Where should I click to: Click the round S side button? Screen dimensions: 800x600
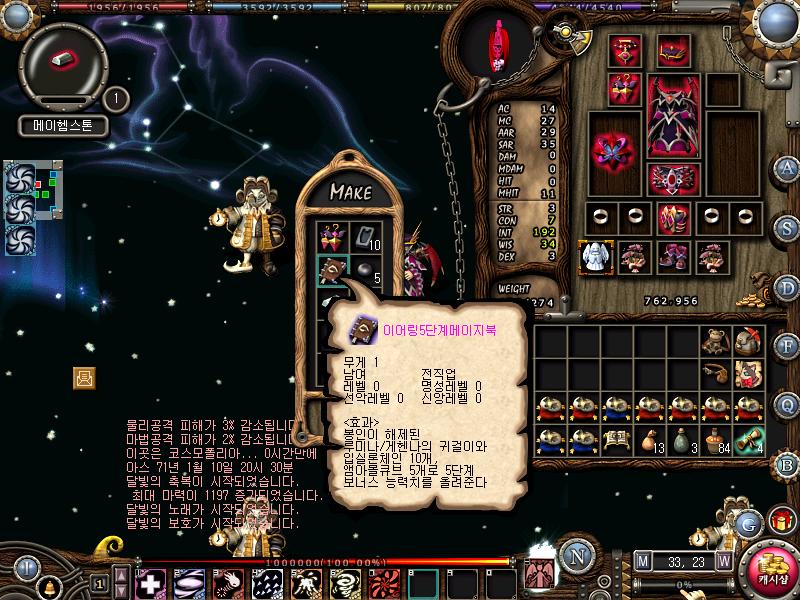pos(787,227)
